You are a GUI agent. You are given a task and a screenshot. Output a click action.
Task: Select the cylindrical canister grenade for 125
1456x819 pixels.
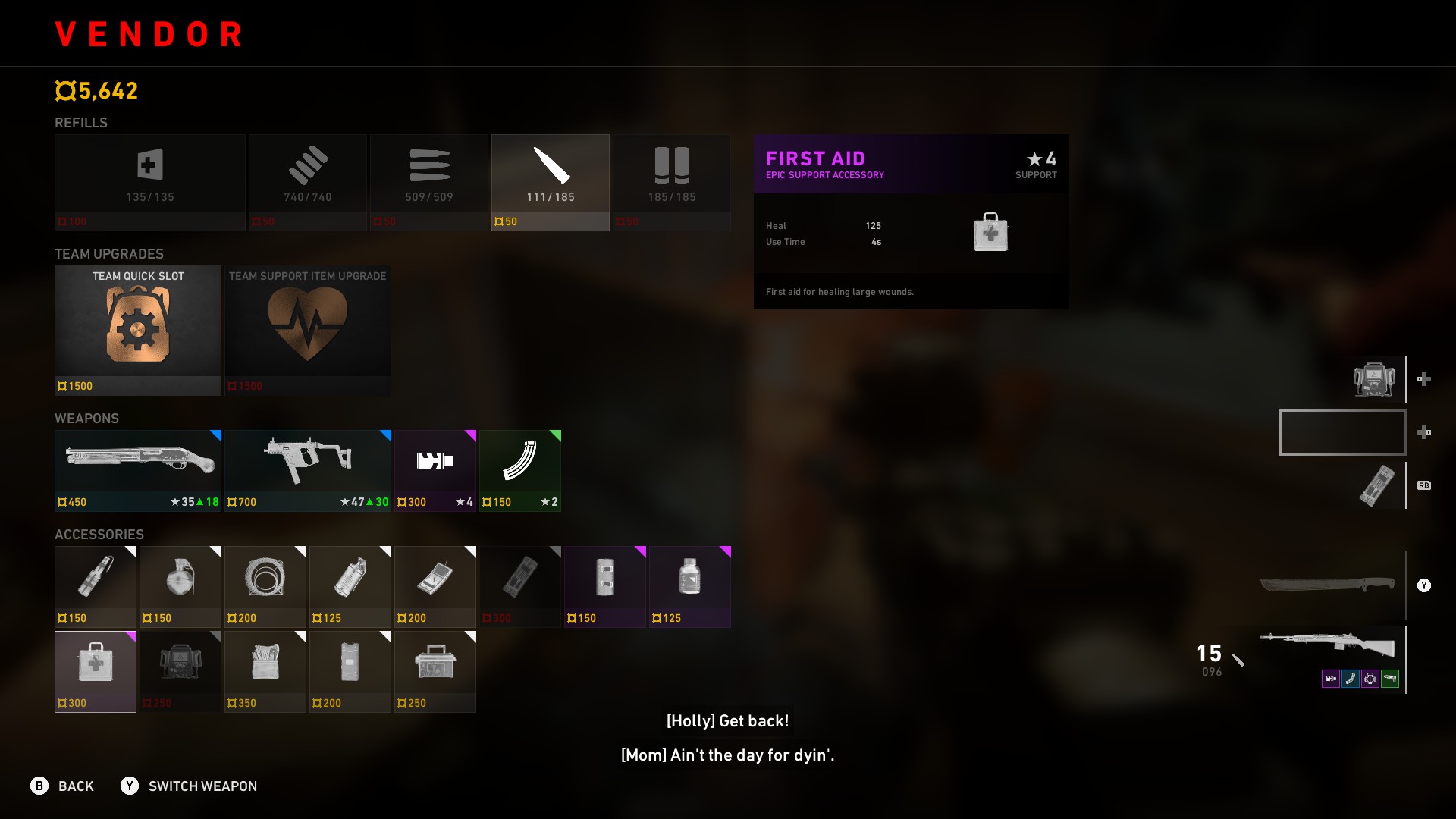point(350,586)
